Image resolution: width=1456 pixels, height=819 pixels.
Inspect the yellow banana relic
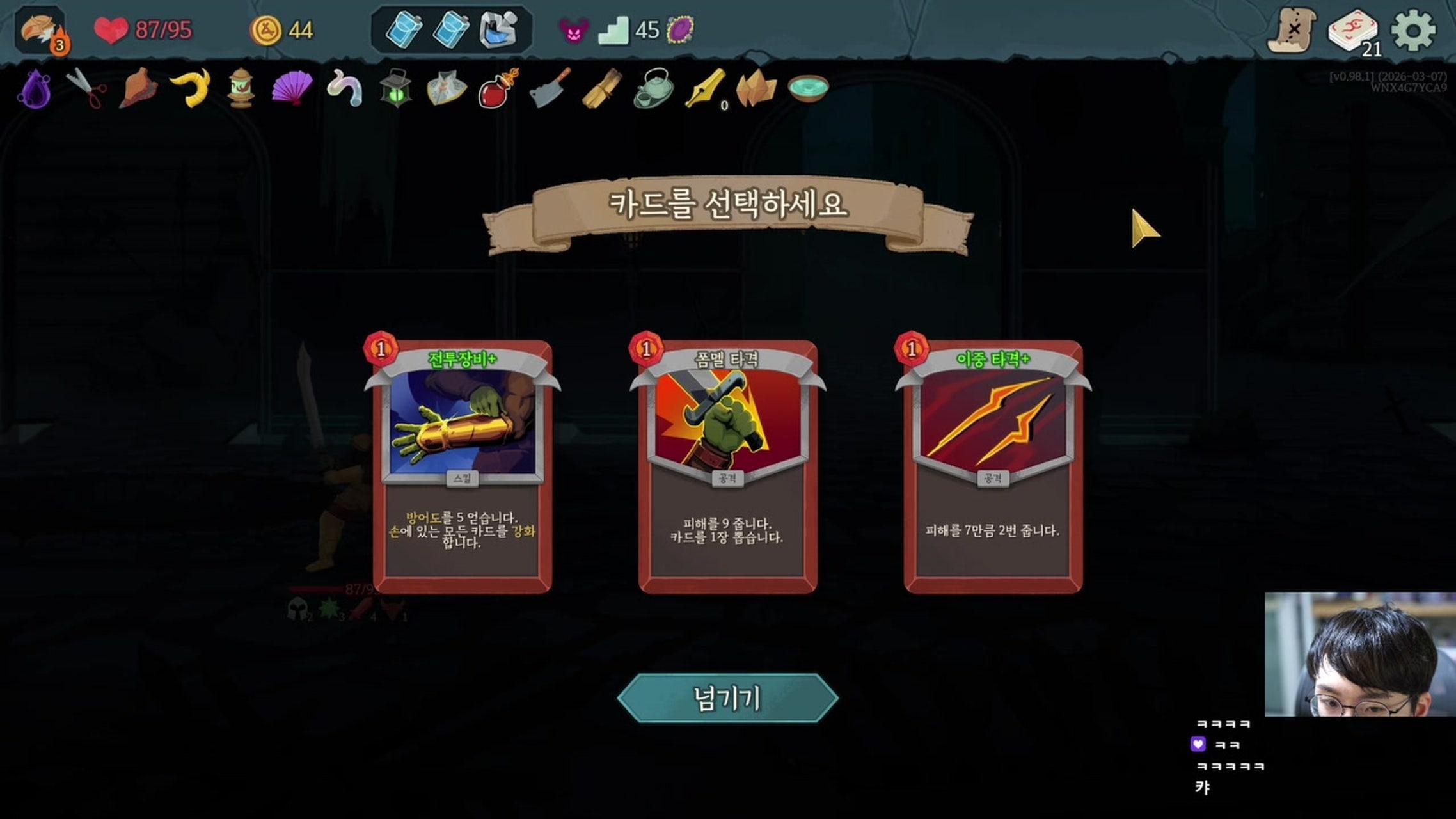pyautogui.click(x=191, y=87)
